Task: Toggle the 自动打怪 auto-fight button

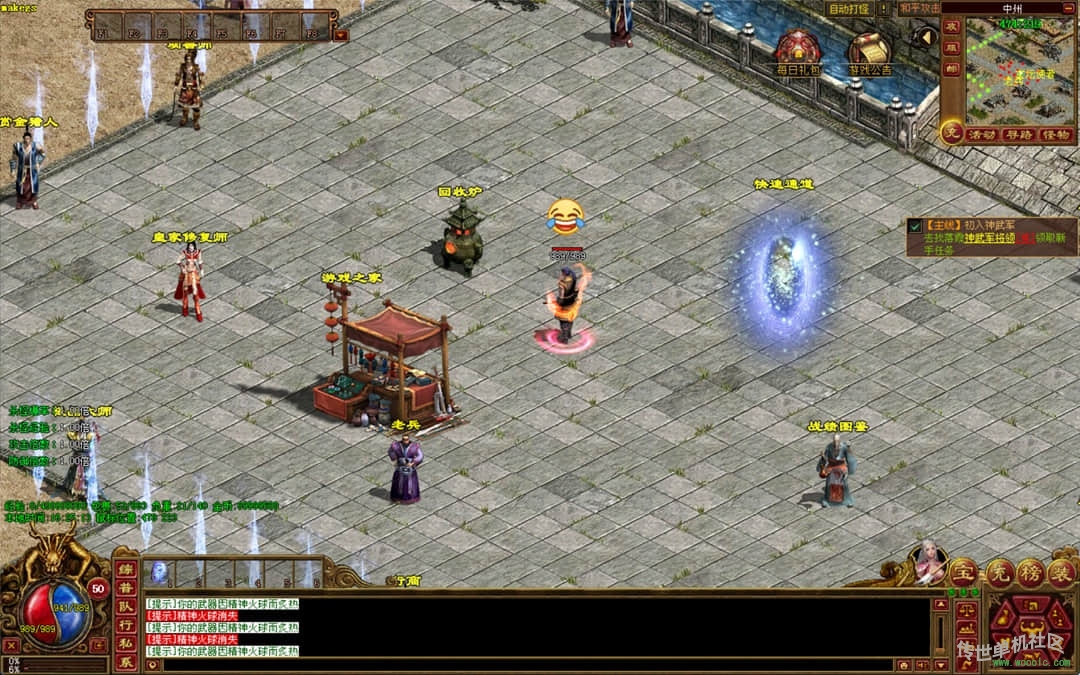Action: point(850,9)
